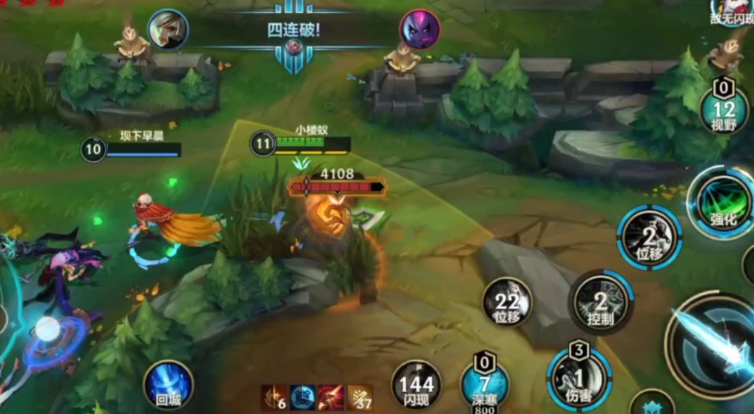
Task: Tap the 回城 recall button
Action: coord(167,384)
